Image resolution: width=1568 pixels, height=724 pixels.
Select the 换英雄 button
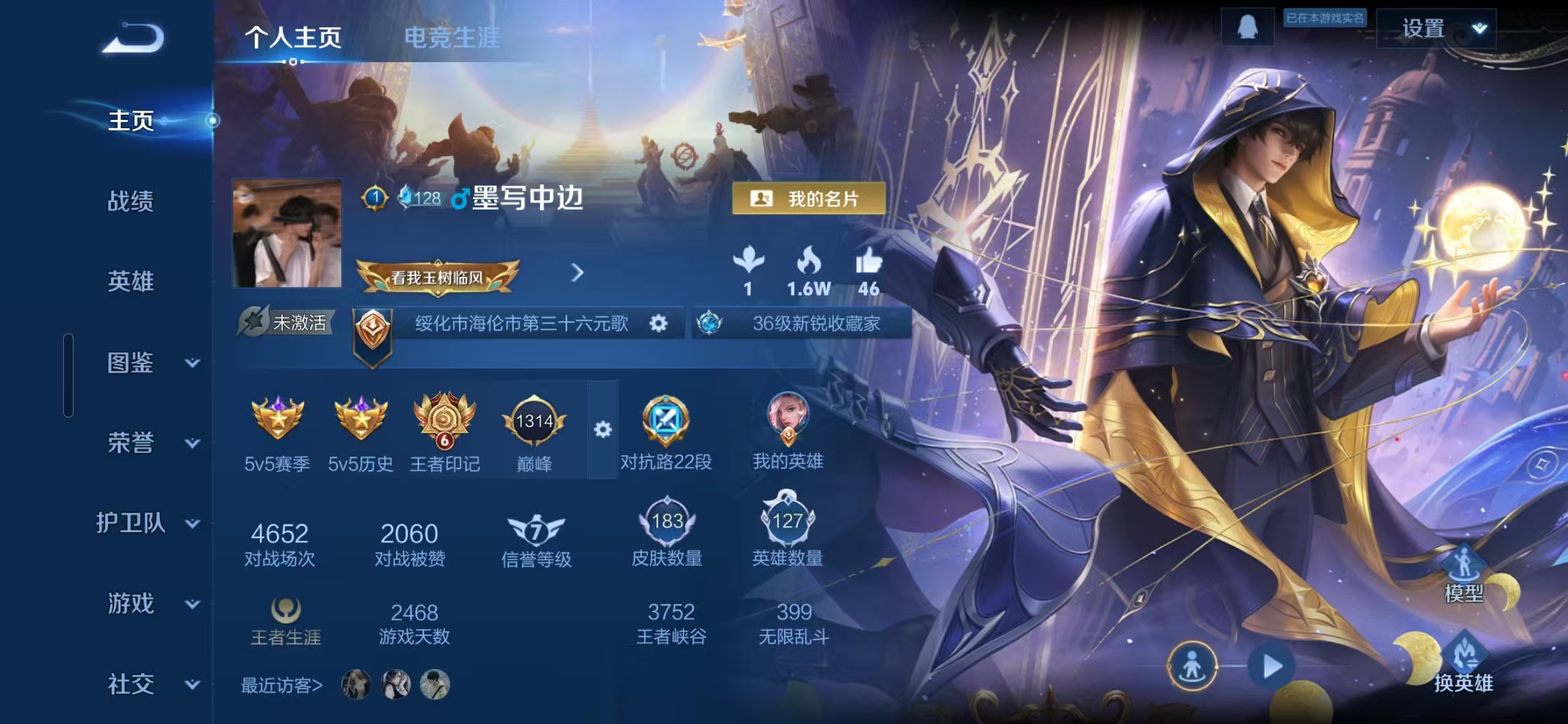1463,665
